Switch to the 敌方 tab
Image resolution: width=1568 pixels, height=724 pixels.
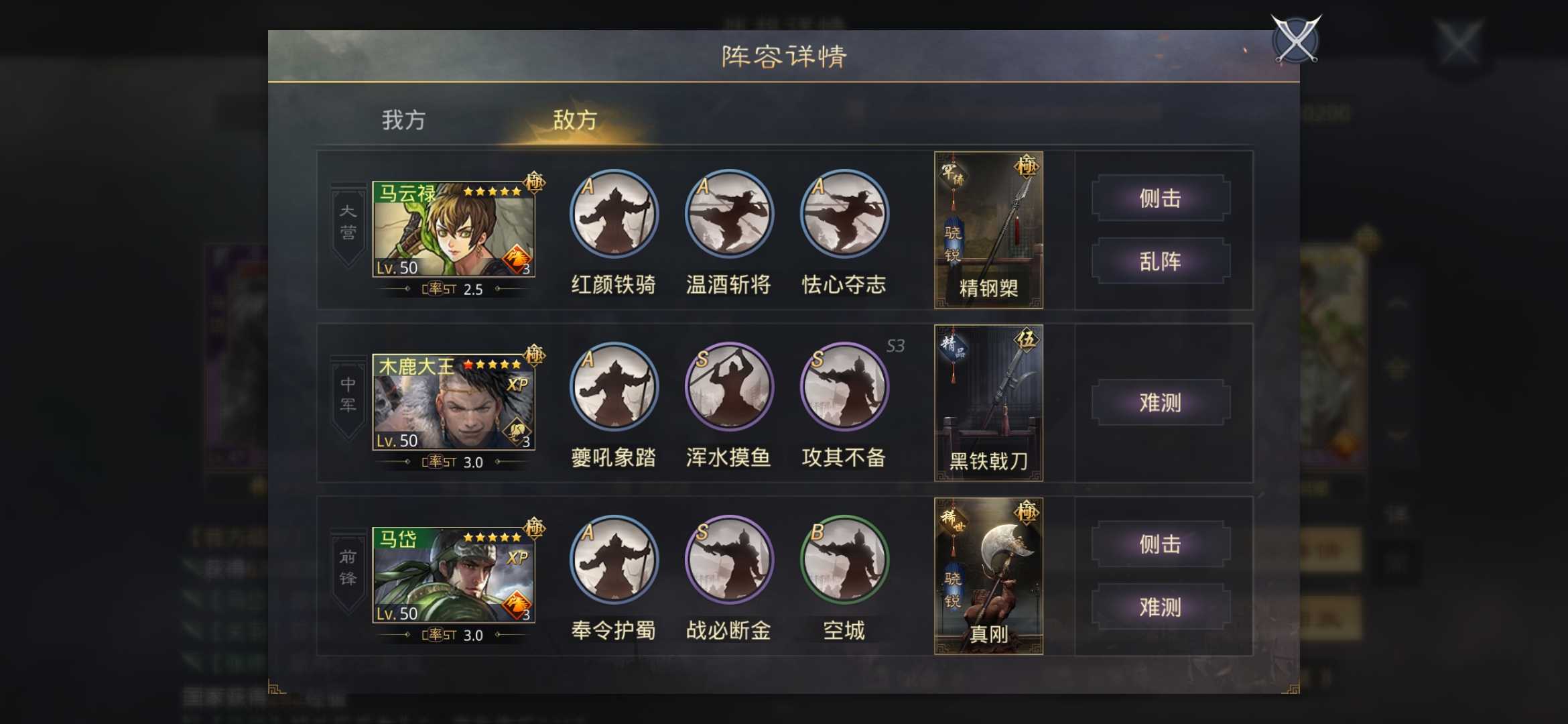pyautogui.click(x=574, y=121)
